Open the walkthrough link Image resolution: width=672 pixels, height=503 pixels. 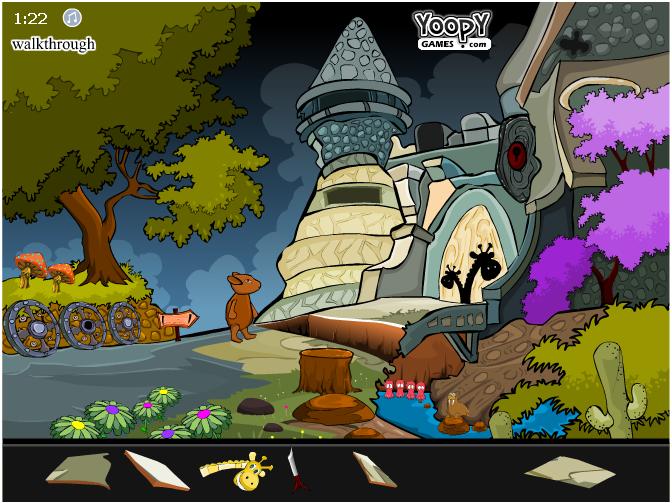click(53, 44)
